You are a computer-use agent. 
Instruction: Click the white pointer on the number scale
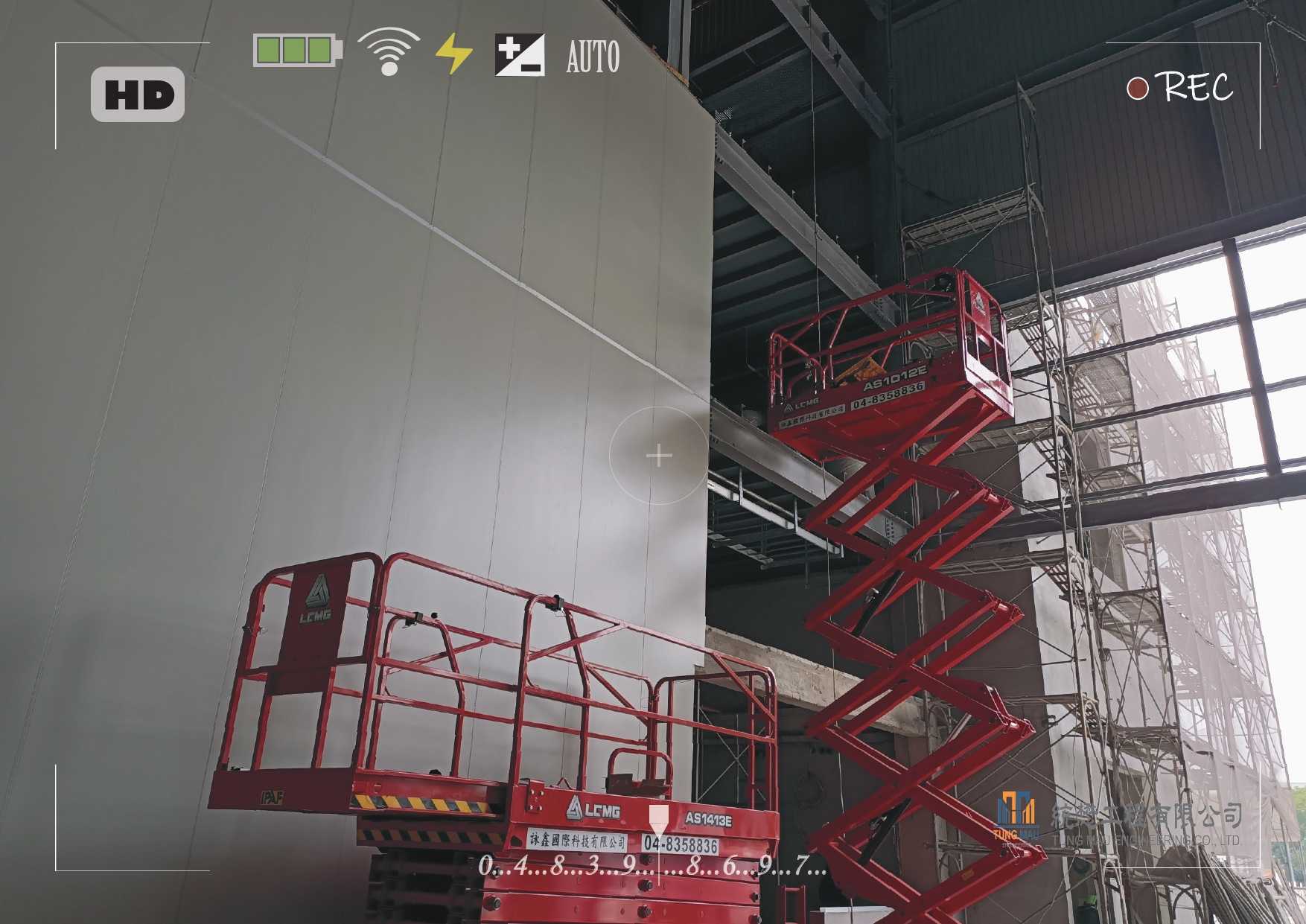point(658,821)
